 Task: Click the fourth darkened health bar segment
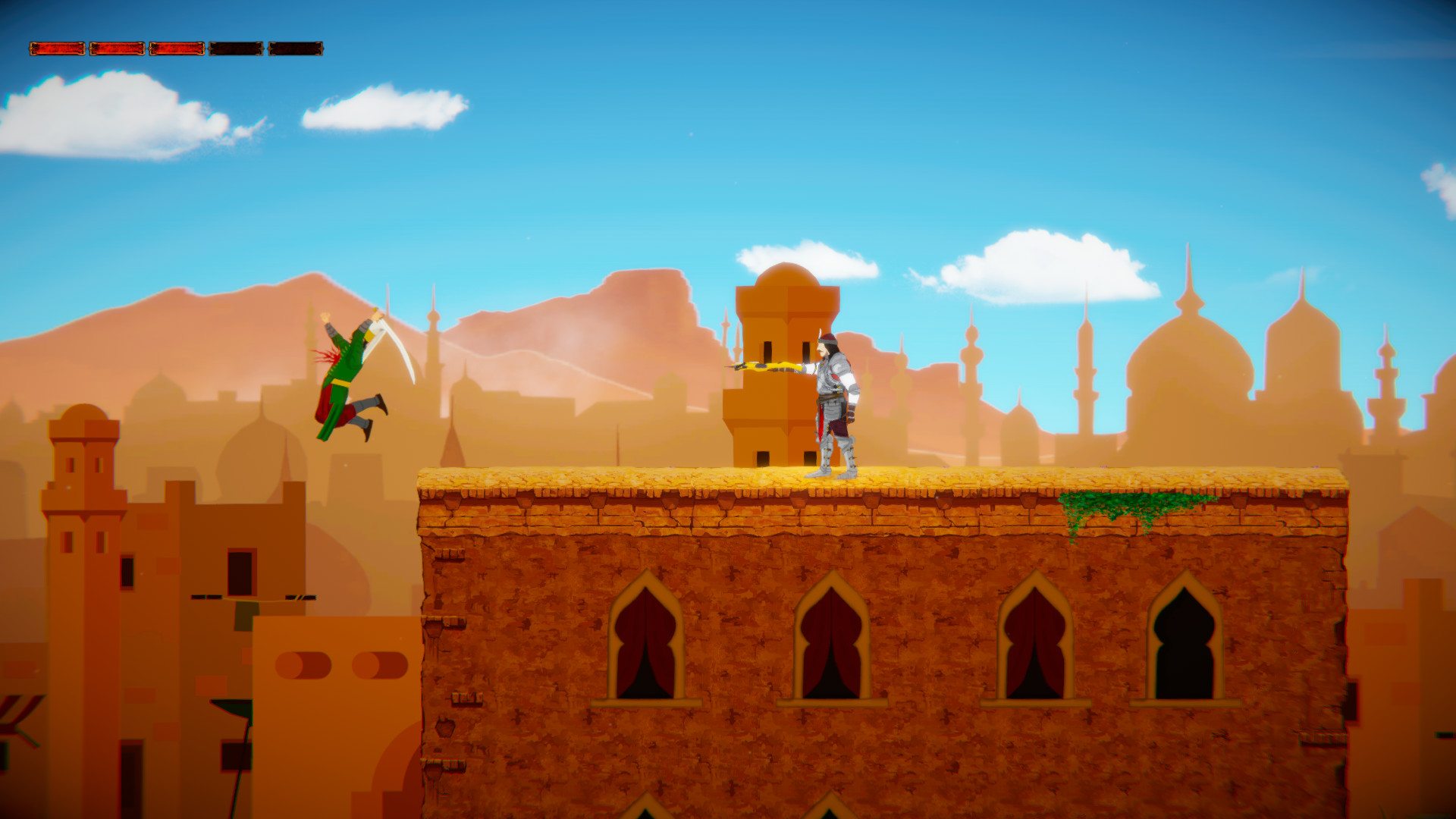[x=236, y=49]
